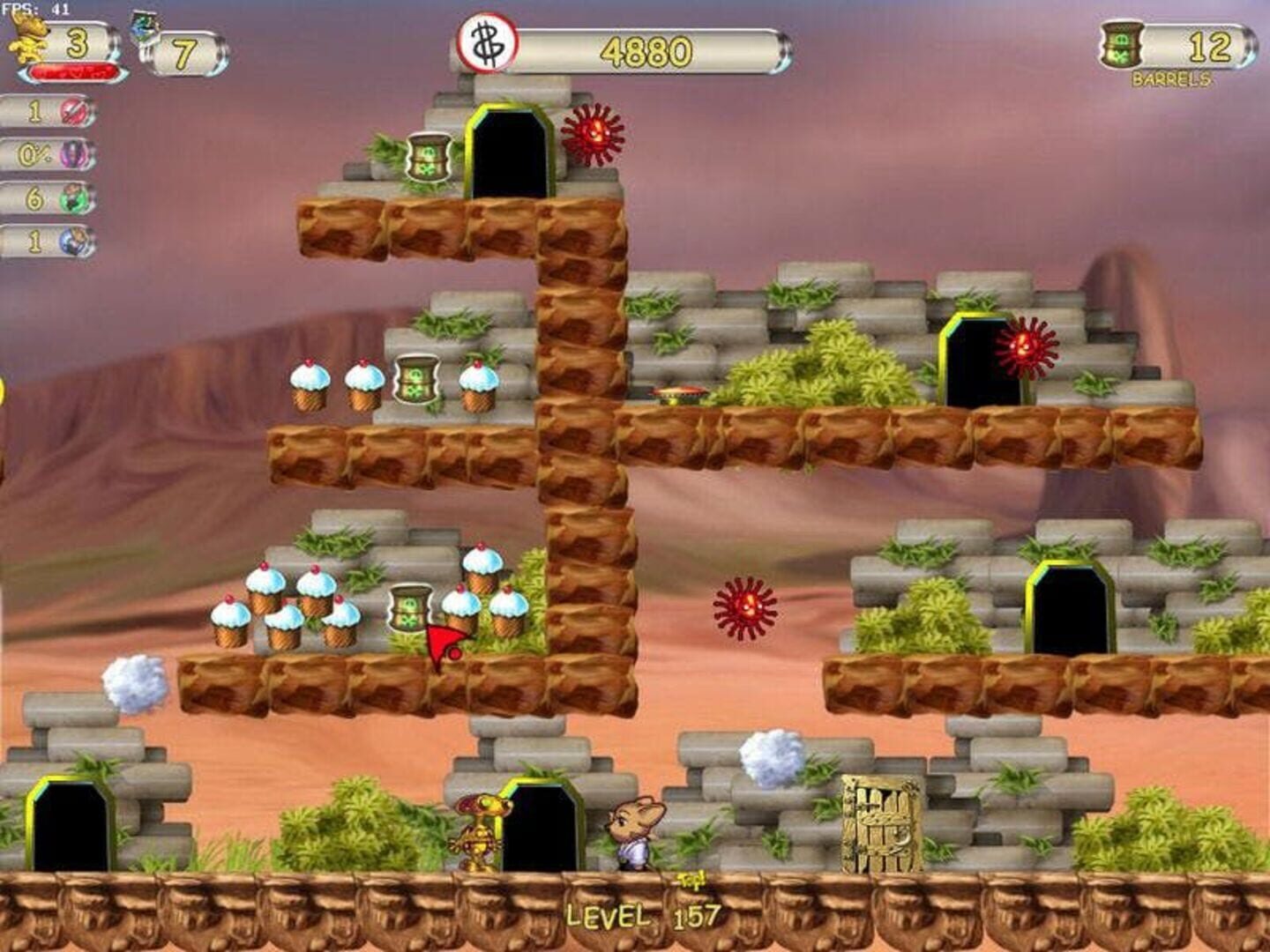The image size is (1270, 952).
Task: Click the gold mouse lives icon
Action: (x=28, y=38)
